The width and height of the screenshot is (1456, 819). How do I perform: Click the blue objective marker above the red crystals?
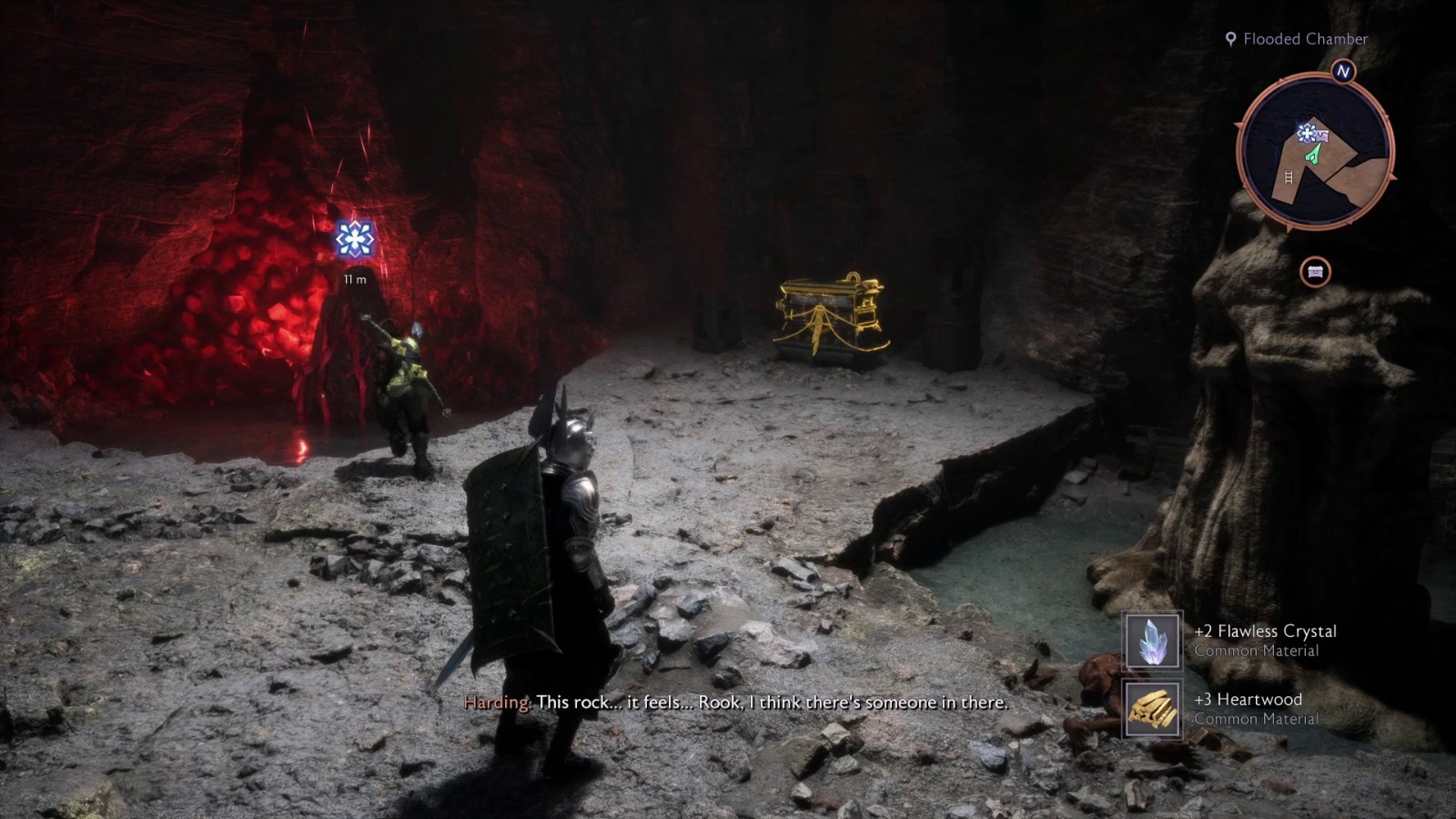355,238
